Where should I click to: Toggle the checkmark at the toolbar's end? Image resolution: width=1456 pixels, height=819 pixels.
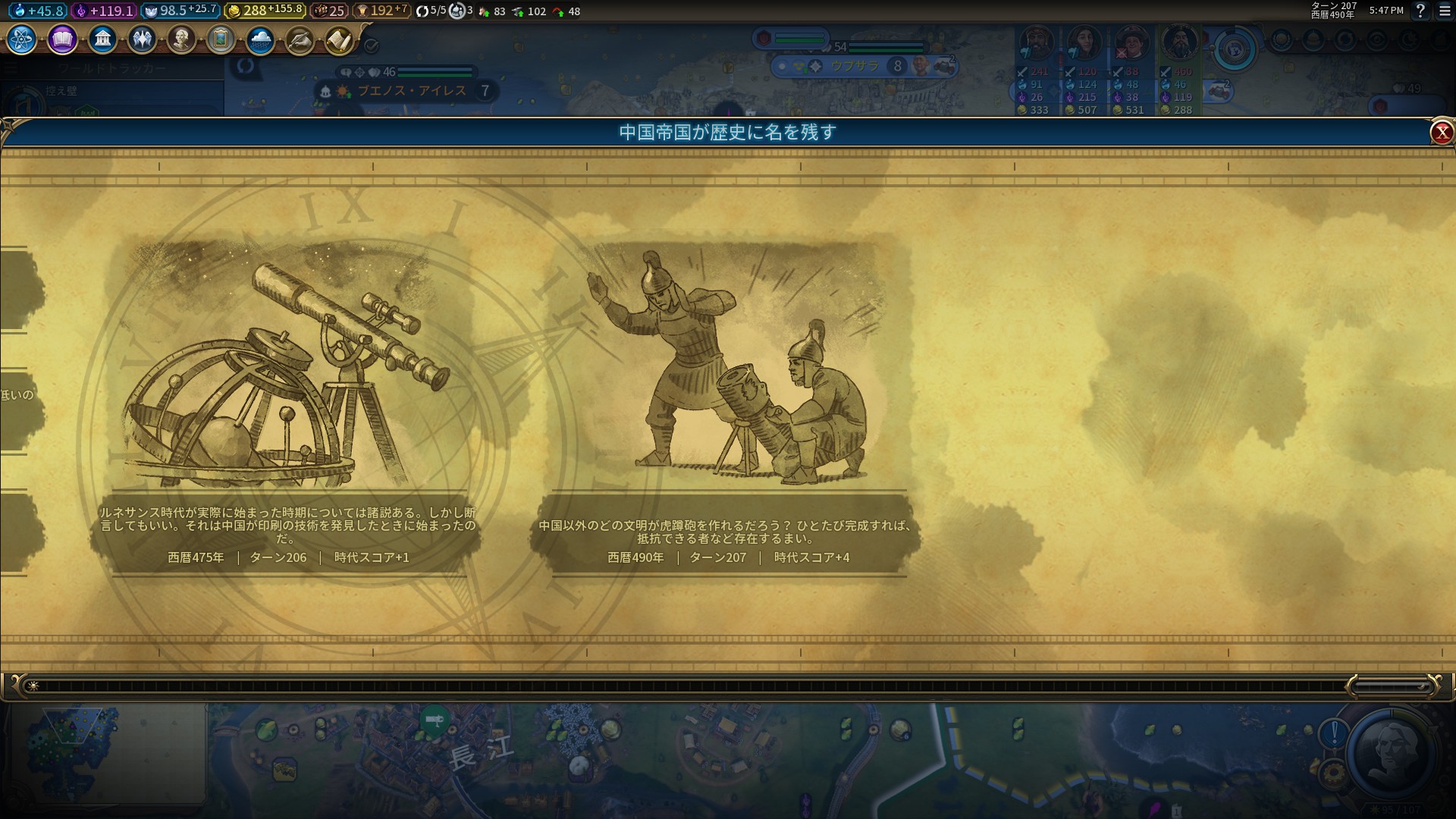click(371, 44)
